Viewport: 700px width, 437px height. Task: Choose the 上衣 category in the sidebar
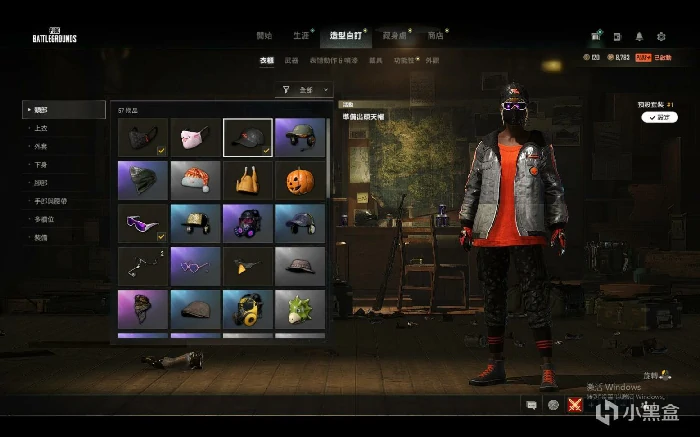pos(41,127)
